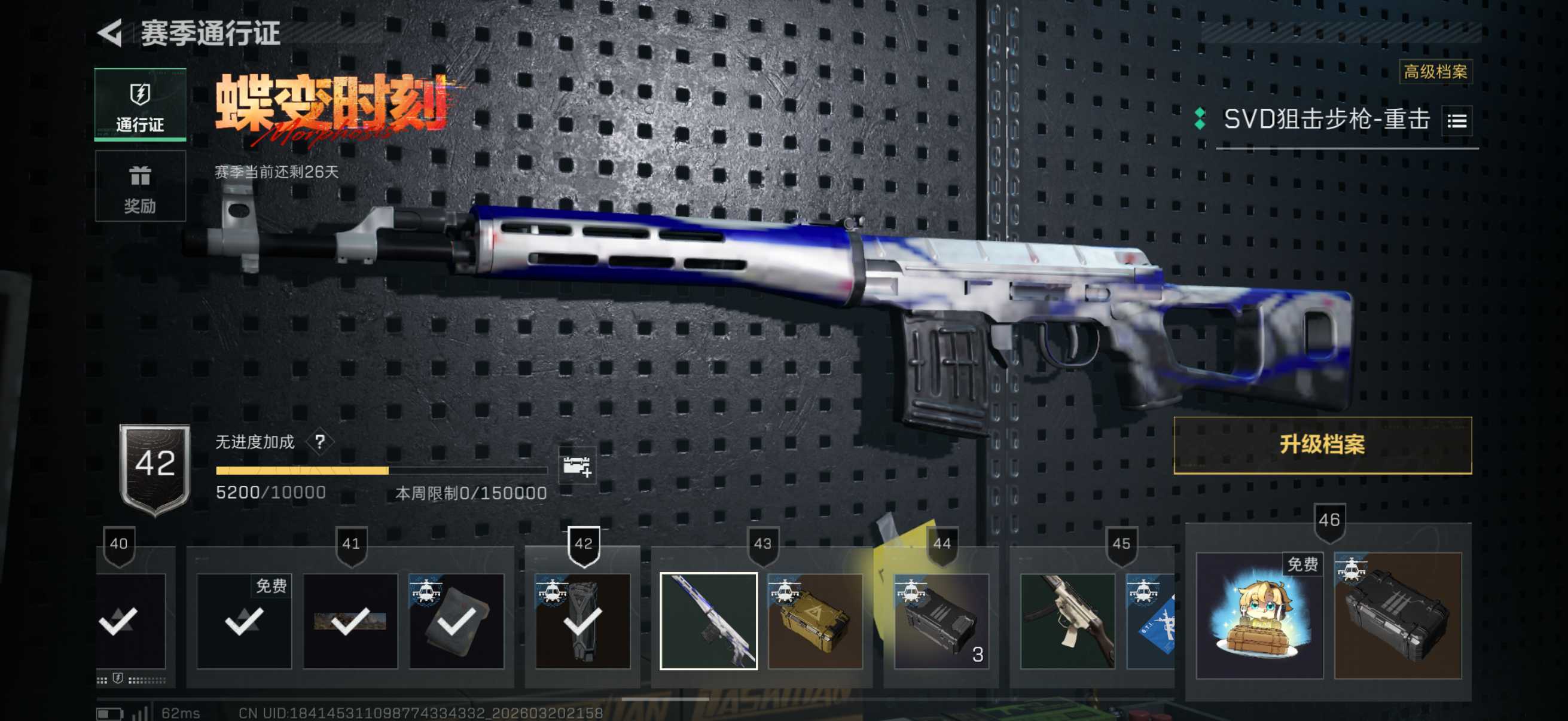Select the claimed level 41 免费 reward
The image size is (1568, 721).
pos(244,621)
